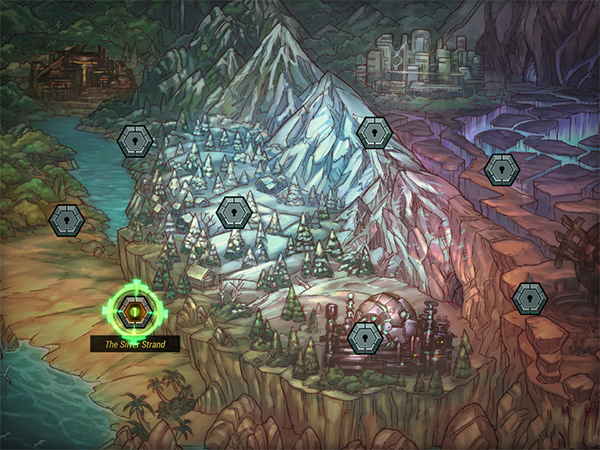The image size is (600, 450).
Task: Select the map marker on the western forest coast
Action: coord(67,219)
